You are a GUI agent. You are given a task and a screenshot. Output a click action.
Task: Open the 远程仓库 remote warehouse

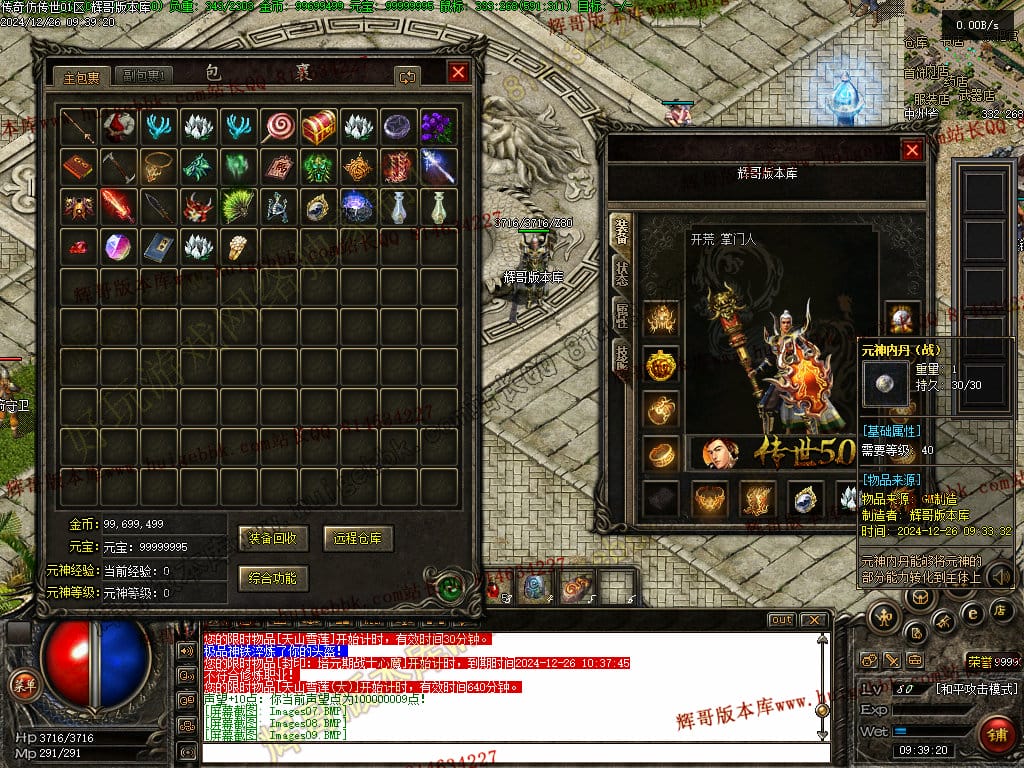358,538
